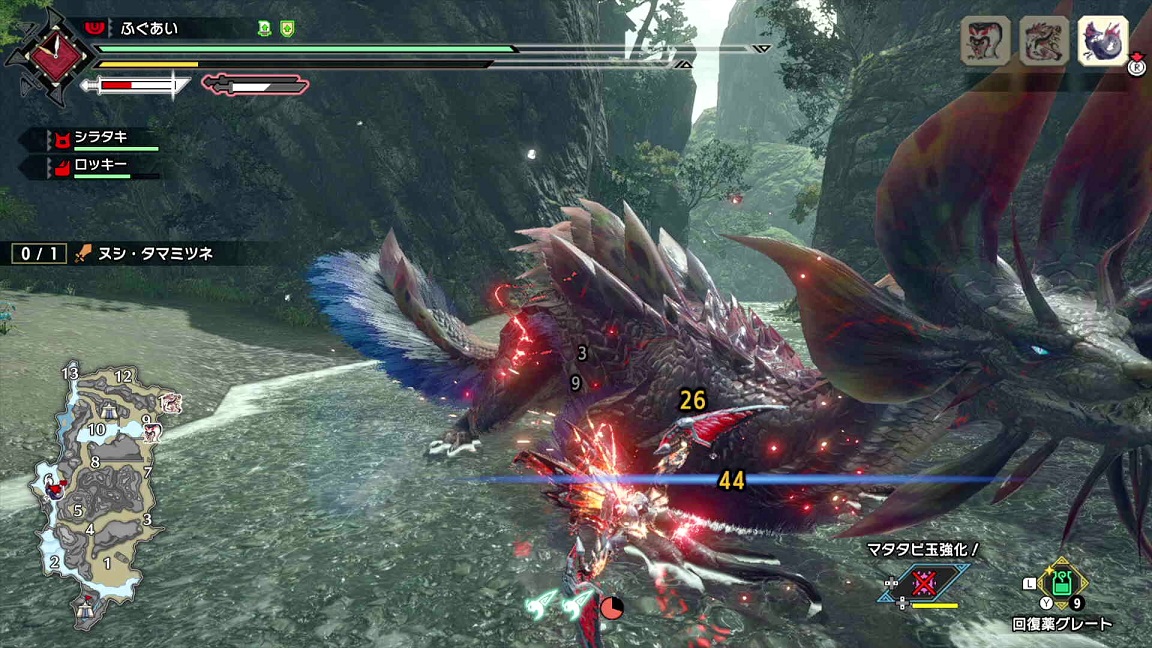The image size is (1152, 648).
Task: Activate the マタタビ玉強化 action slot
Action: pyautogui.click(x=923, y=582)
